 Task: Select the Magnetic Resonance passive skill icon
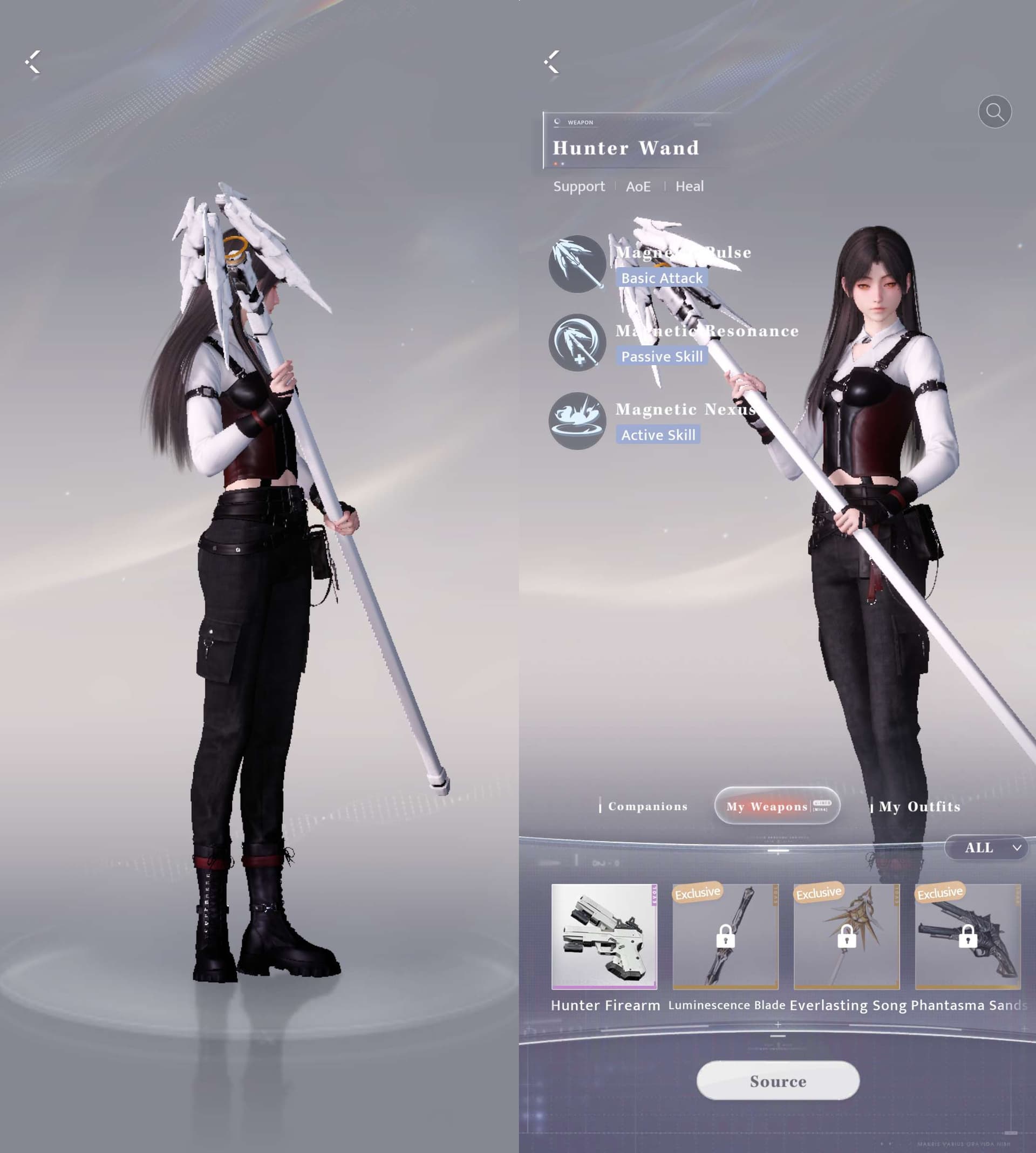pos(577,343)
